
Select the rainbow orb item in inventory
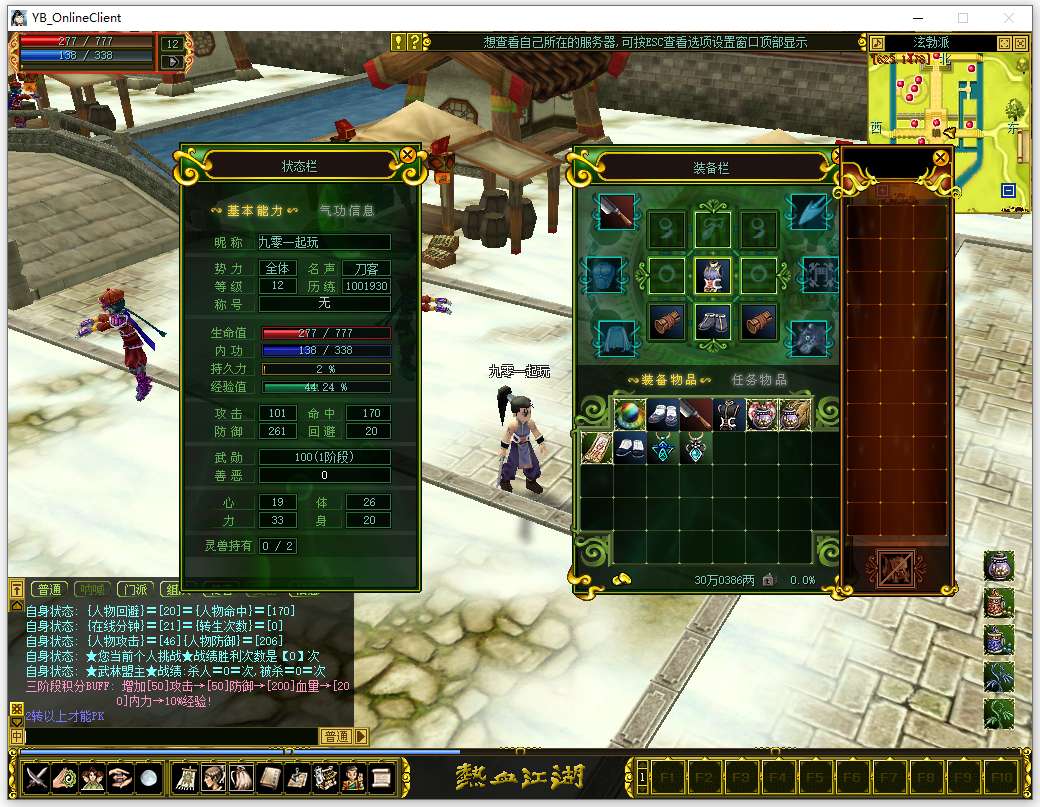pyautogui.click(x=630, y=414)
